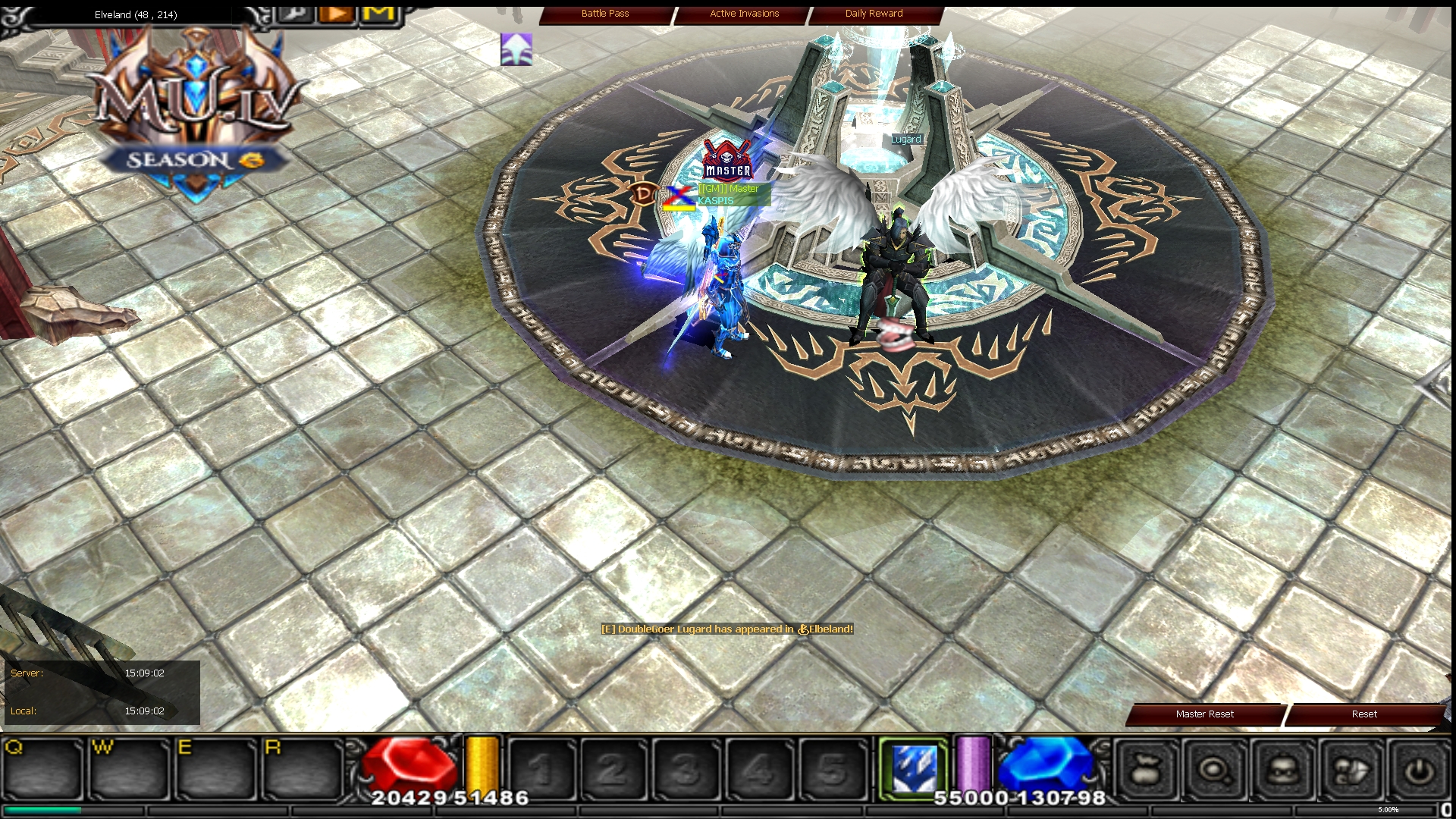Click the yellow M button
This screenshot has width=1456, height=819.
379,14
